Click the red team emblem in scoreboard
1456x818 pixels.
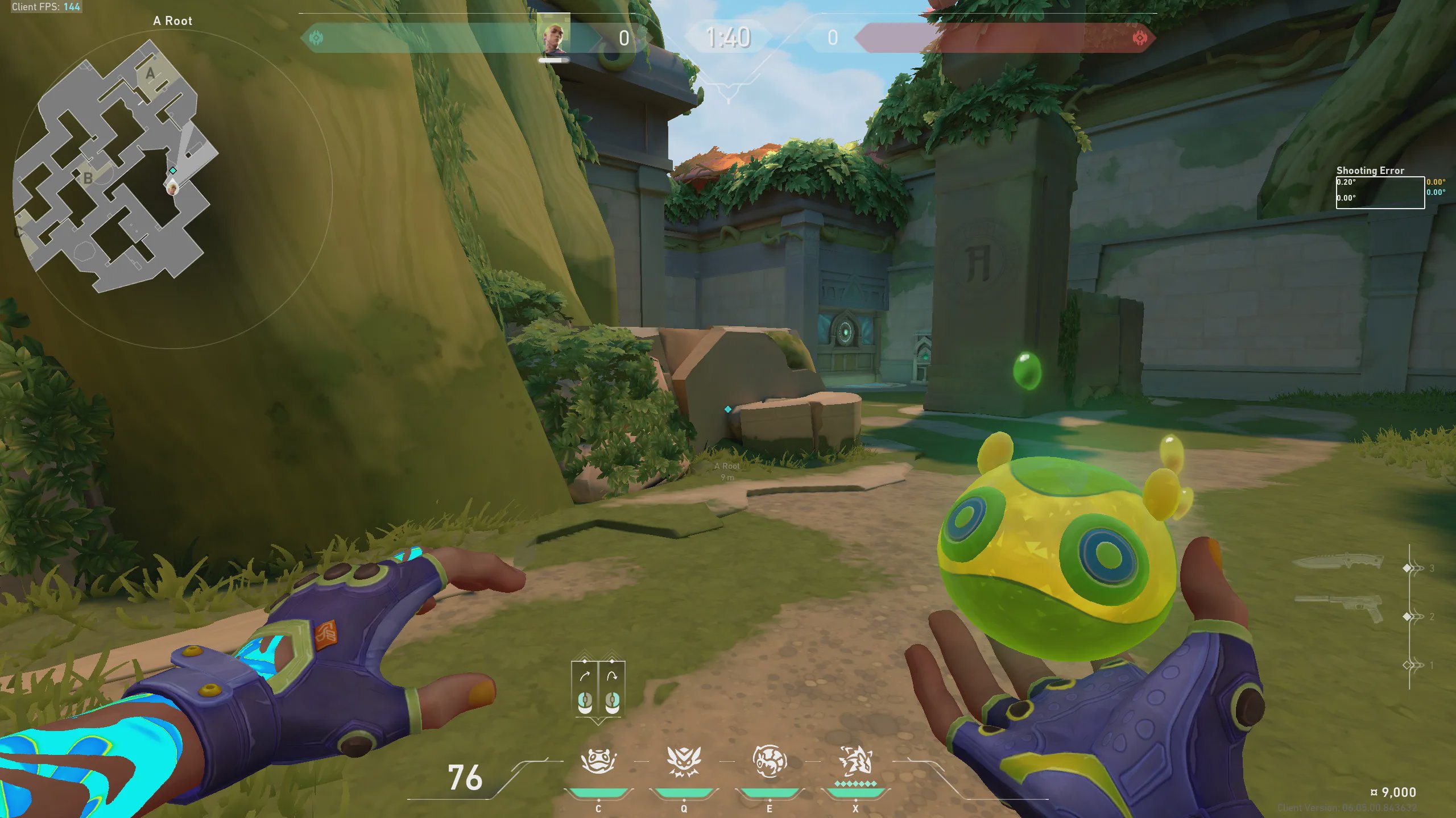point(1139,38)
